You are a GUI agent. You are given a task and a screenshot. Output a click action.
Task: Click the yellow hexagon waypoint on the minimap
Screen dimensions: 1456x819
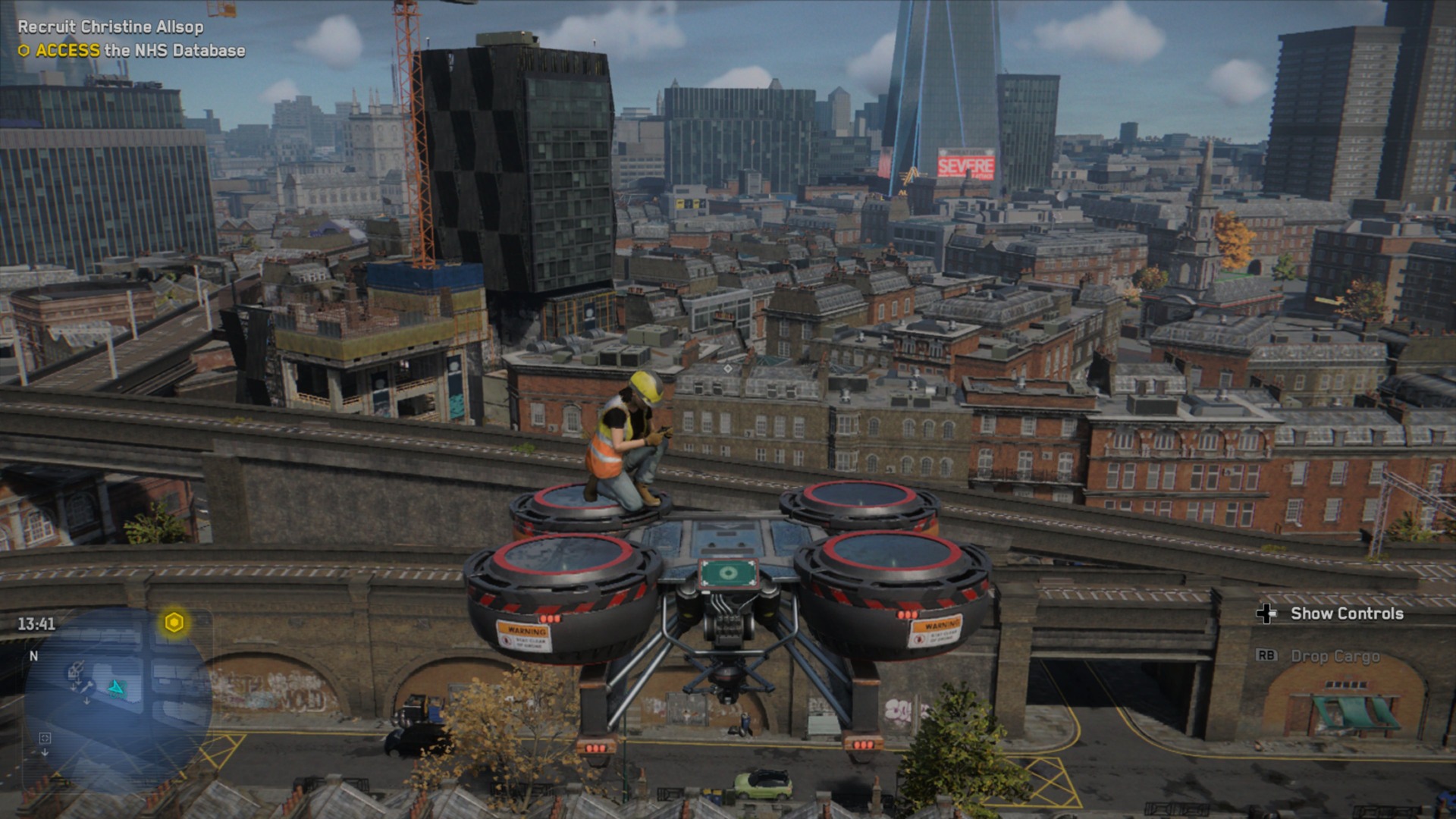(x=174, y=623)
